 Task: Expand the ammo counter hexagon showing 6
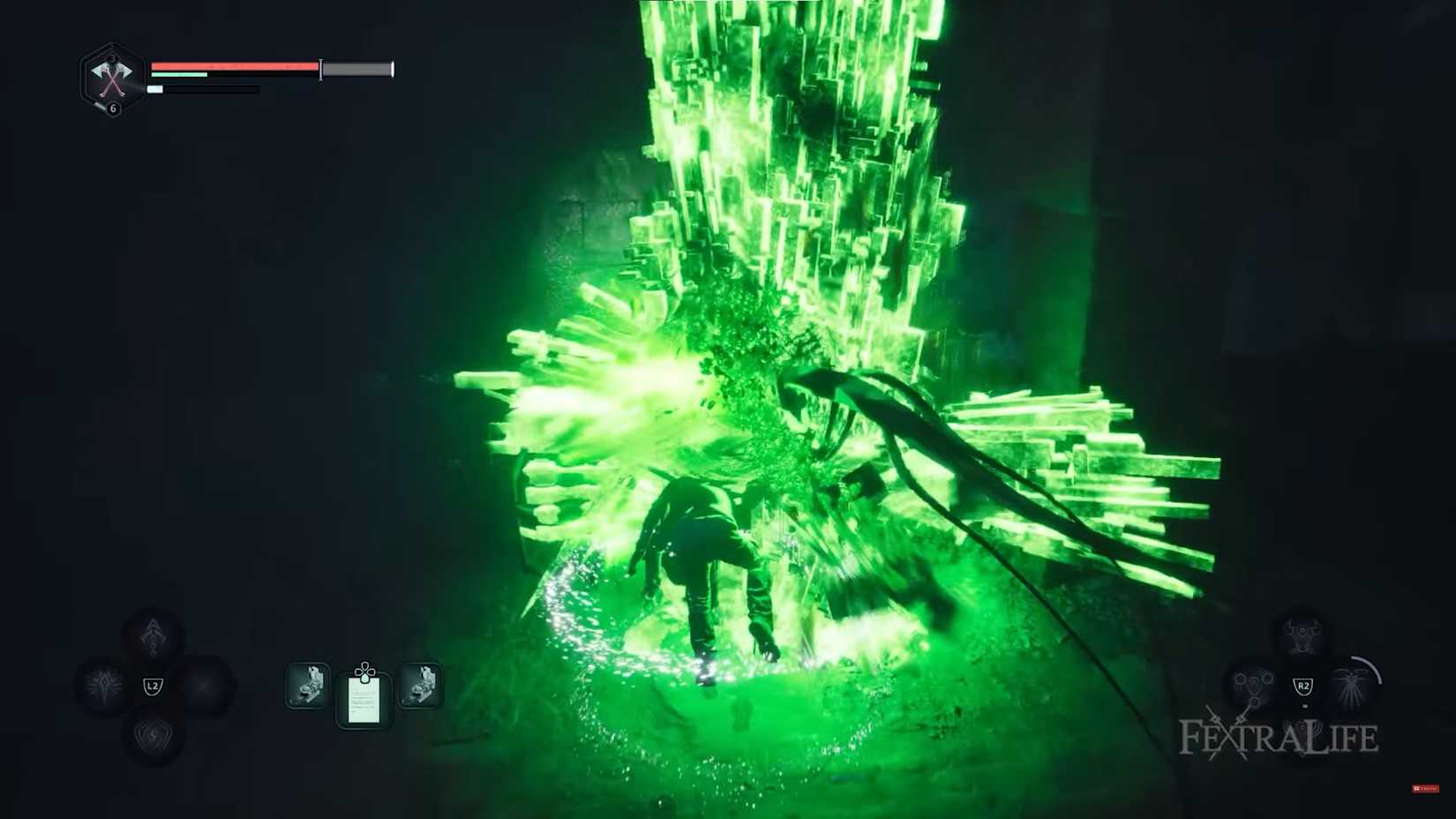[x=116, y=106]
